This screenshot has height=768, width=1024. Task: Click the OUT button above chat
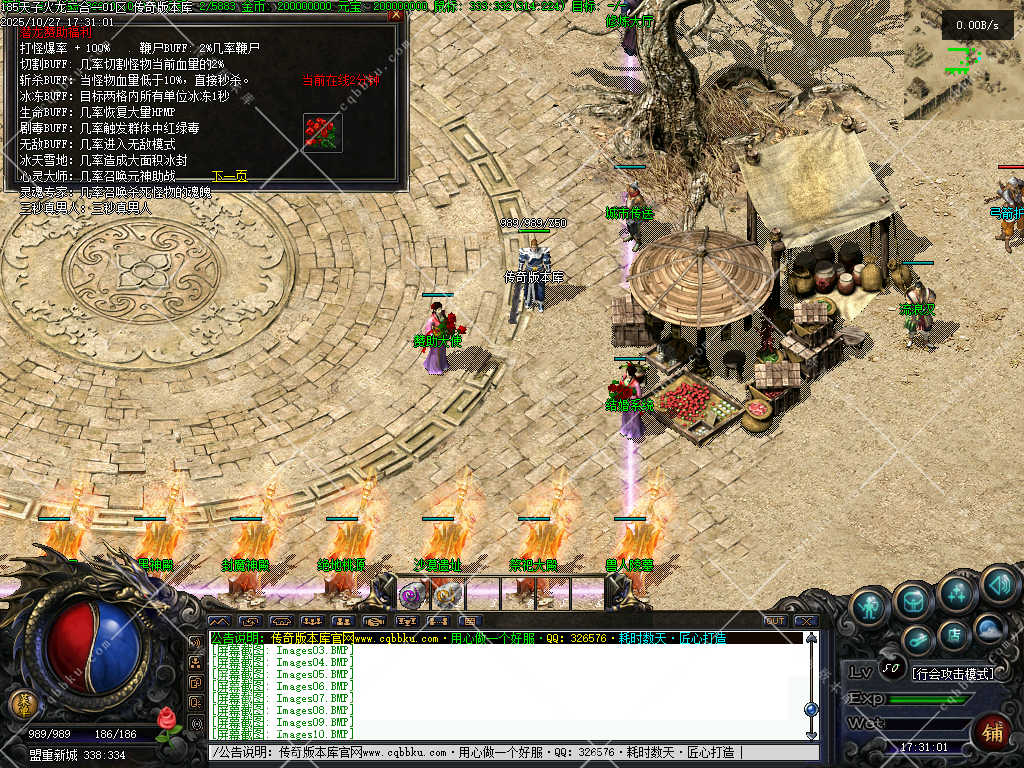pyautogui.click(x=775, y=621)
